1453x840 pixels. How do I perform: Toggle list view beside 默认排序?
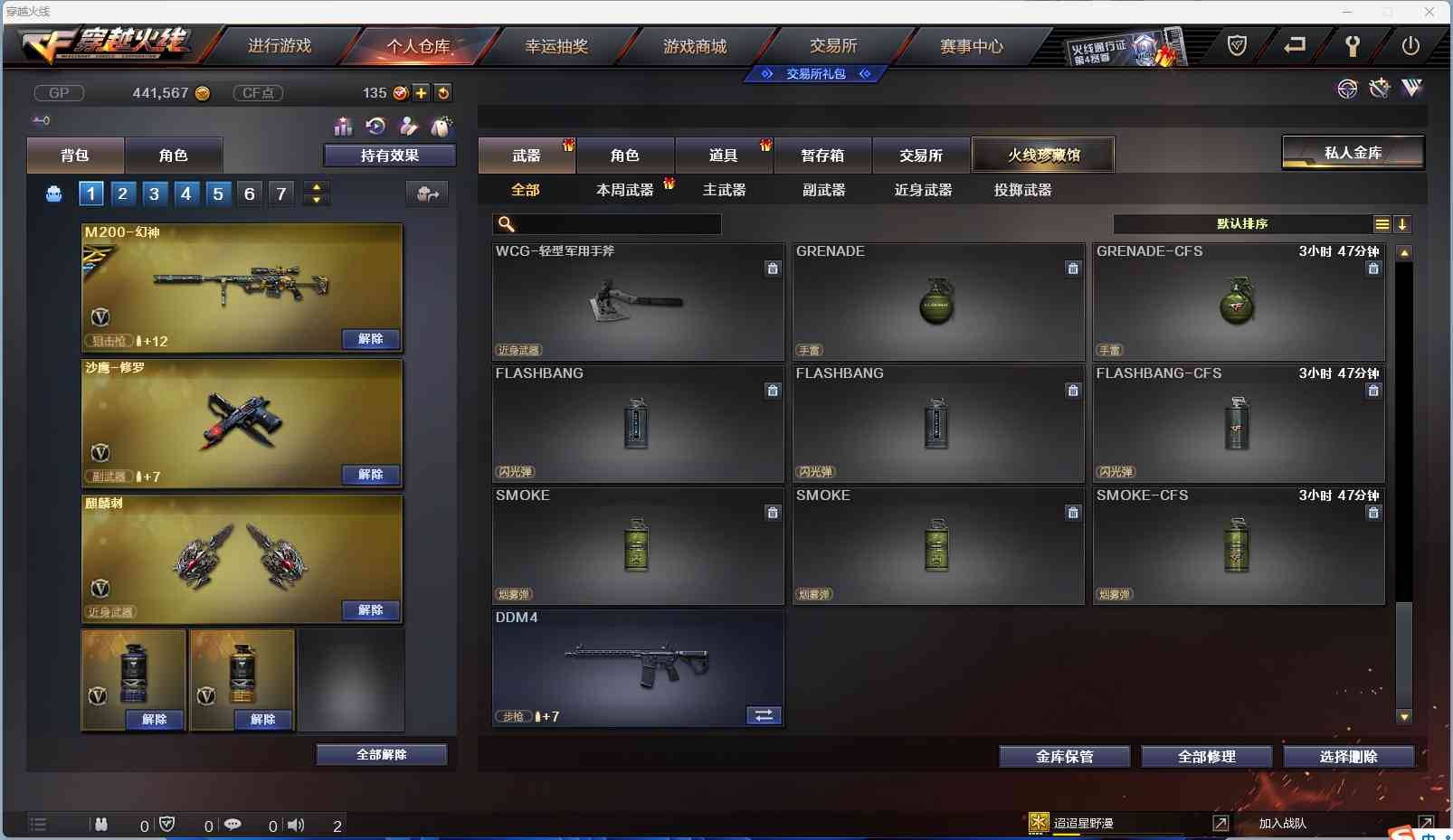[1382, 224]
